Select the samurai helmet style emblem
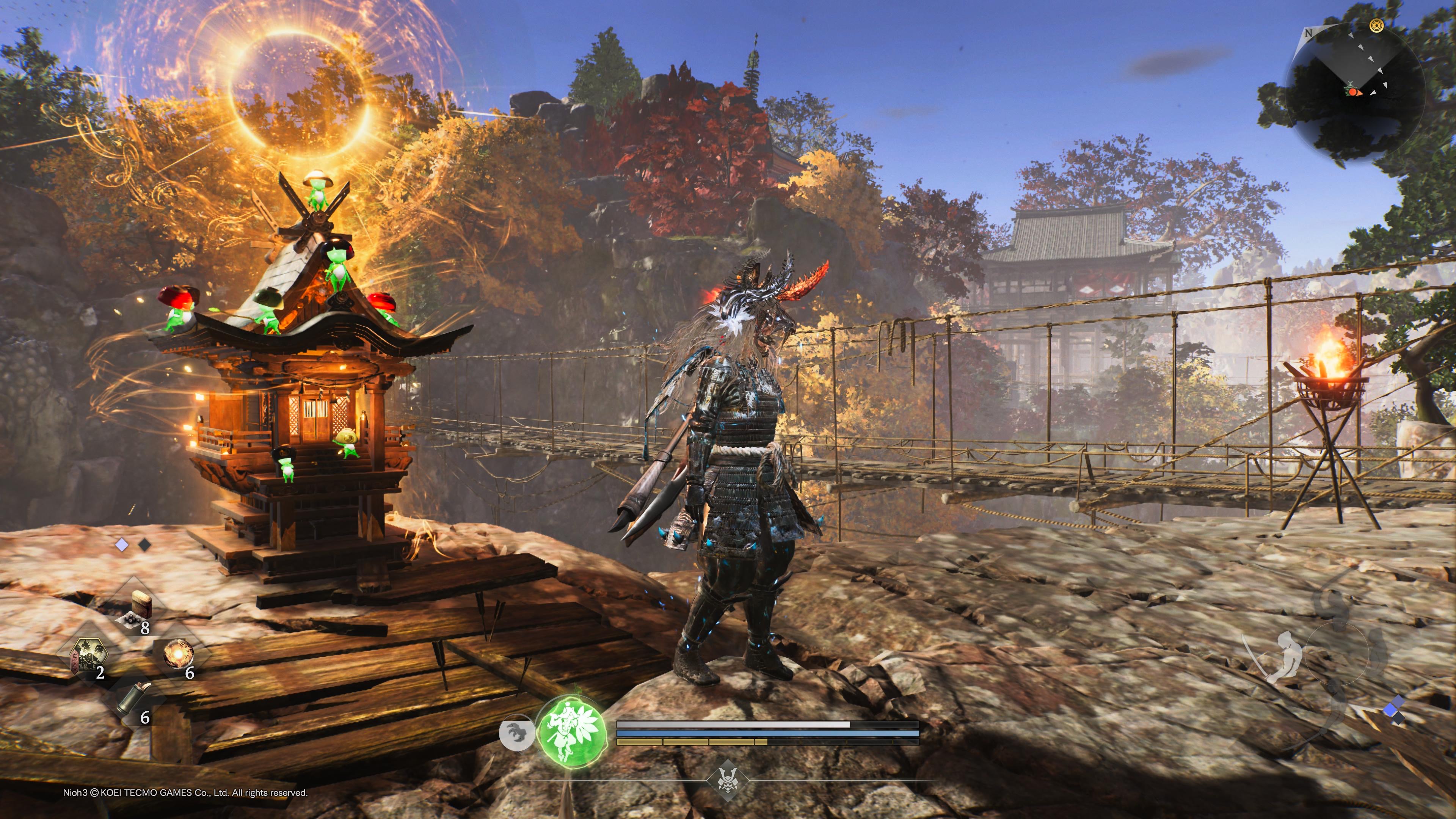Viewport: 1456px width, 819px height. [x=728, y=781]
